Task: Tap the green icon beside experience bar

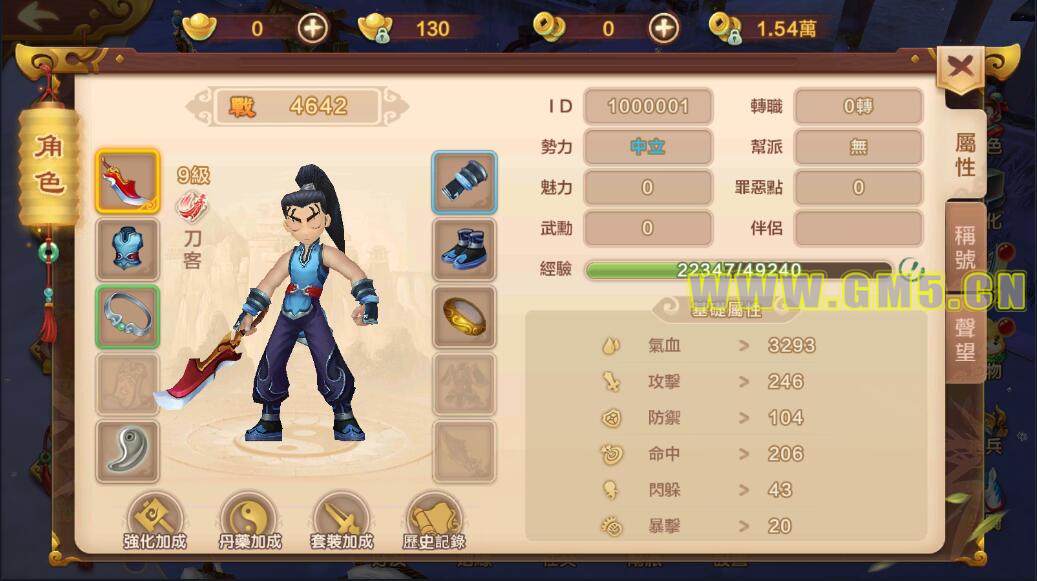Action: pyautogui.click(x=909, y=268)
